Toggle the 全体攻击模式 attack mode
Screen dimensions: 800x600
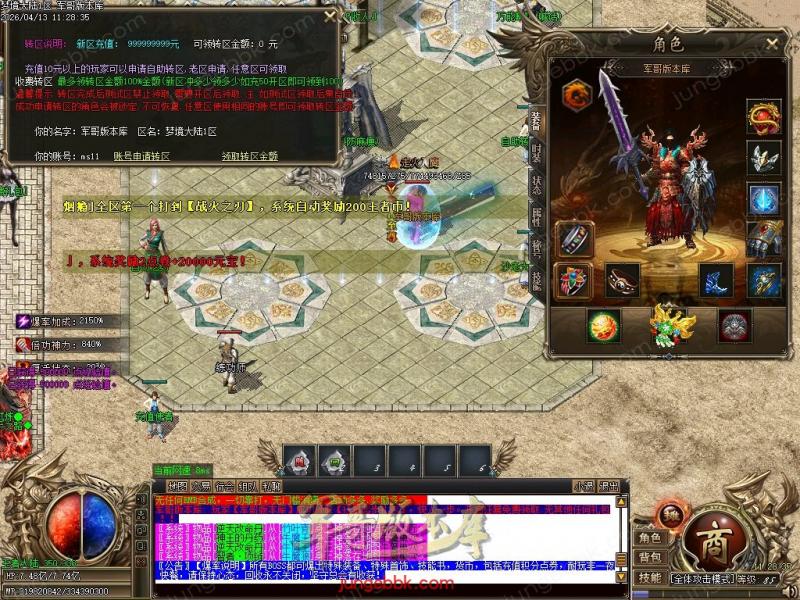tap(702, 578)
